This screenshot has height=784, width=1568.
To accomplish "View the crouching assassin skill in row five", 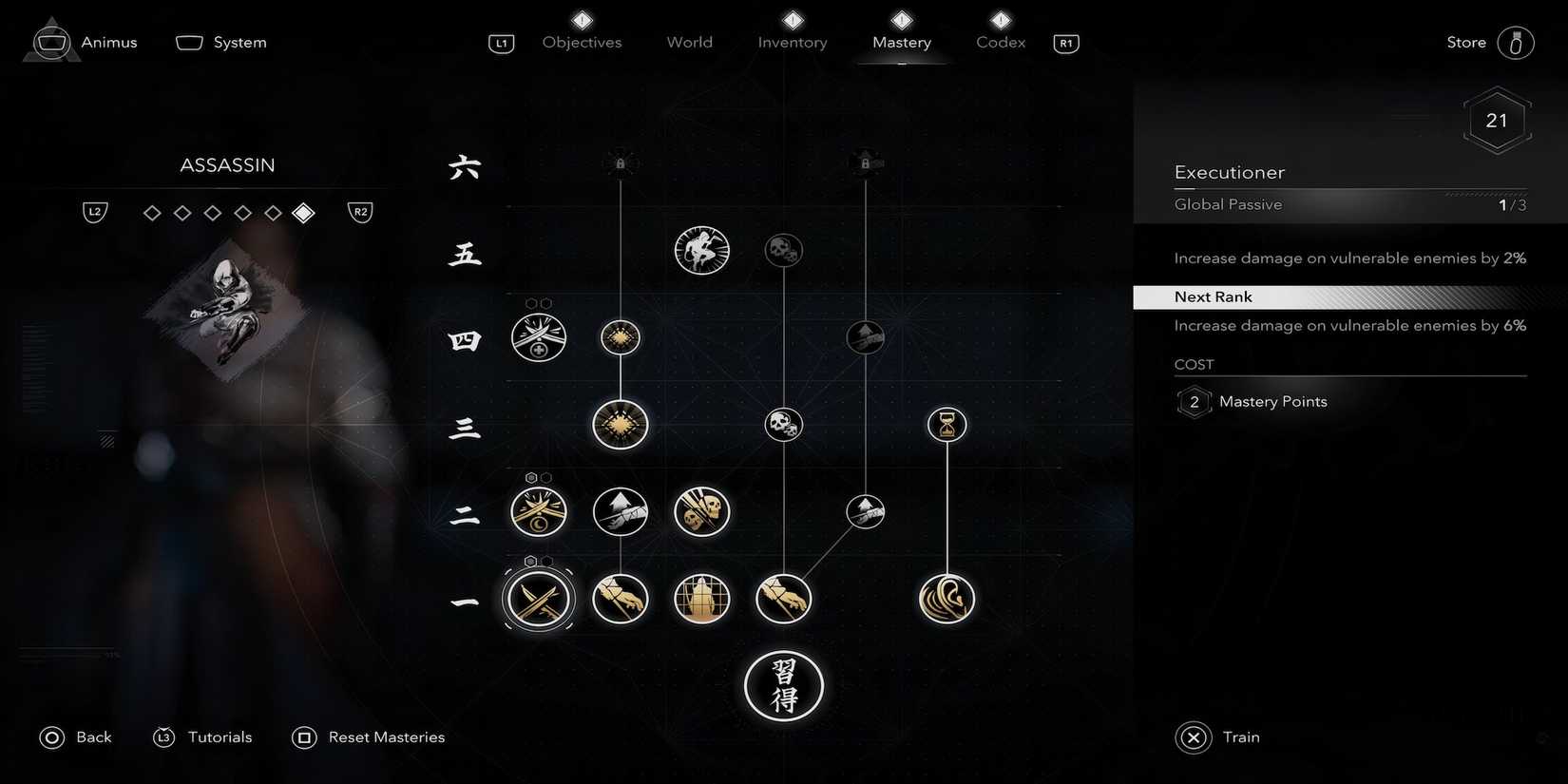I will [x=701, y=250].
